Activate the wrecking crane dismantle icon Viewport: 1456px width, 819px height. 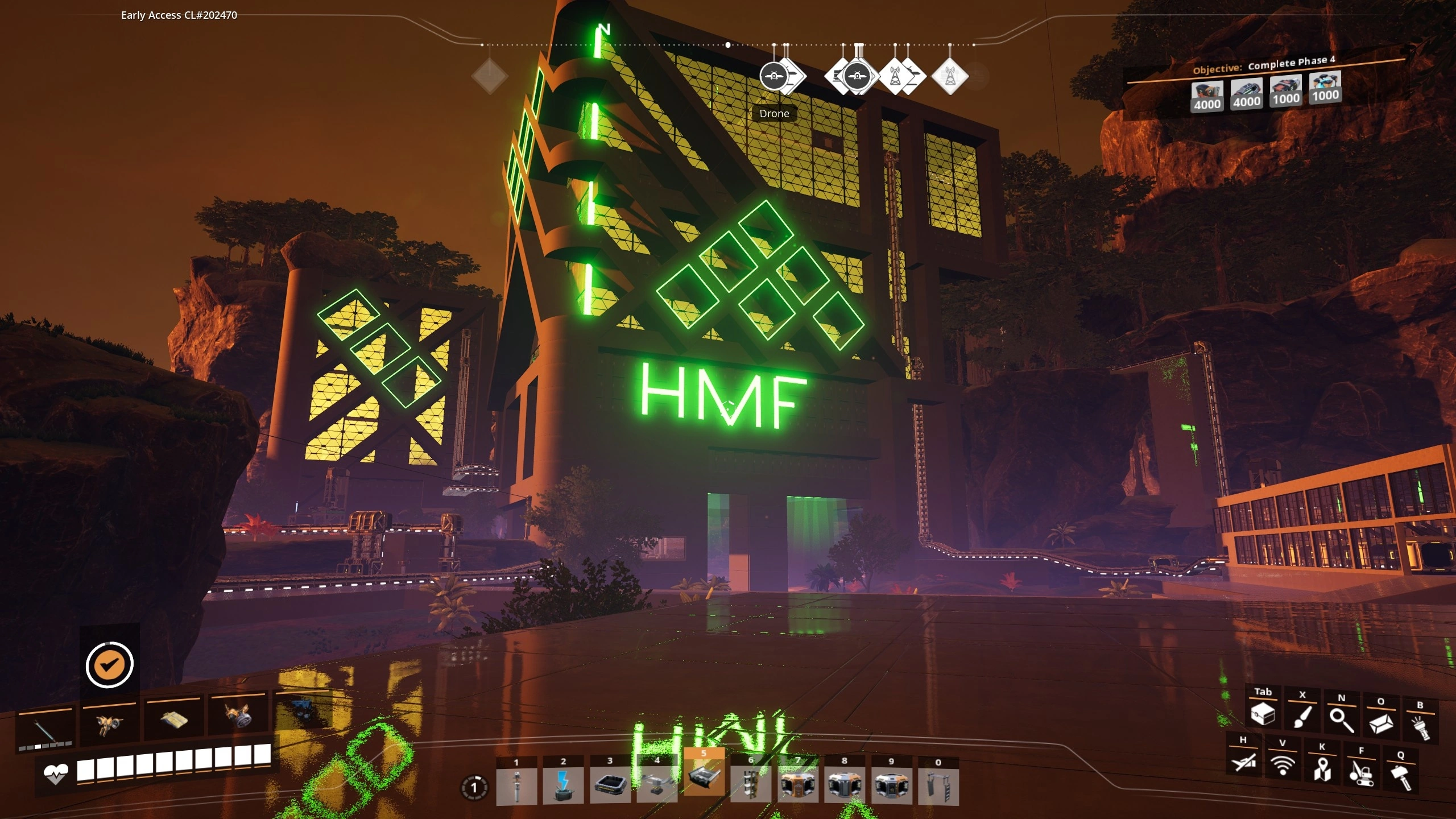(x=1362, y=773)
